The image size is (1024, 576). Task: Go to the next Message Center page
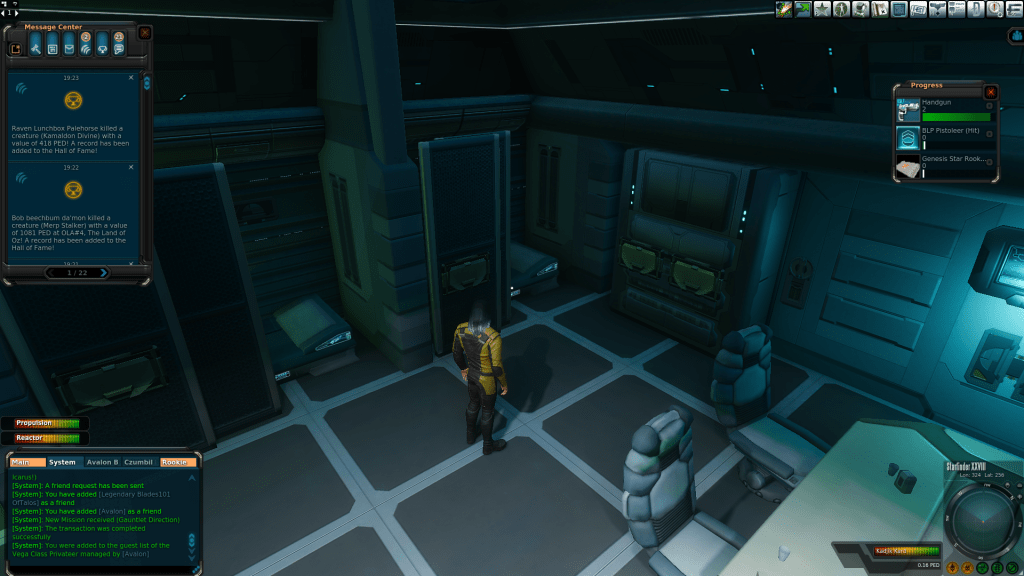103,272
